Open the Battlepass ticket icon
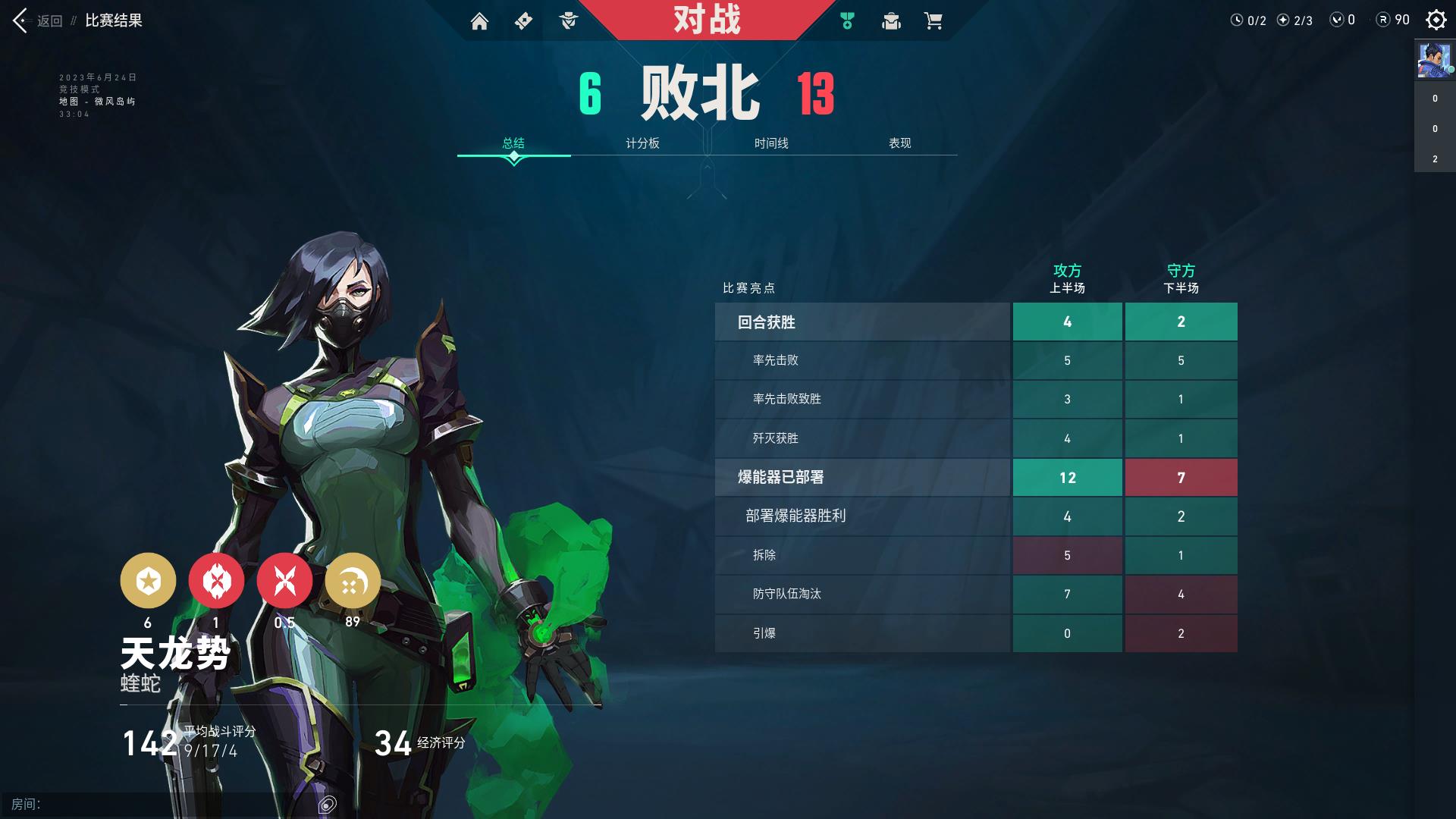This screenshot has height=819, width=1456. click(x=523, y=21)
